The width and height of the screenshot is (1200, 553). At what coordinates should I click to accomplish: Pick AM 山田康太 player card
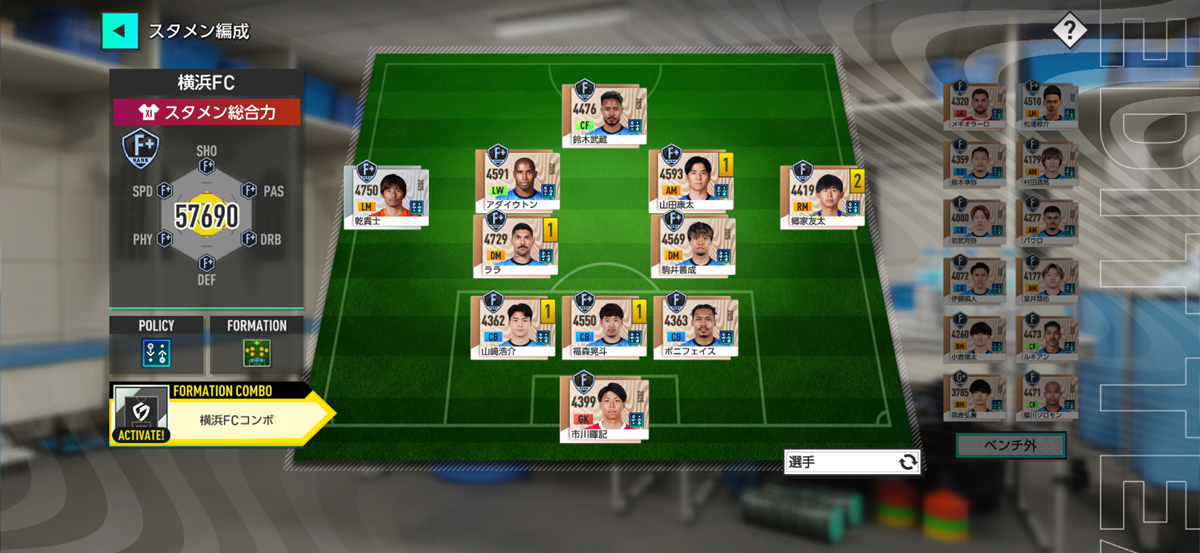tap(689, 180)
